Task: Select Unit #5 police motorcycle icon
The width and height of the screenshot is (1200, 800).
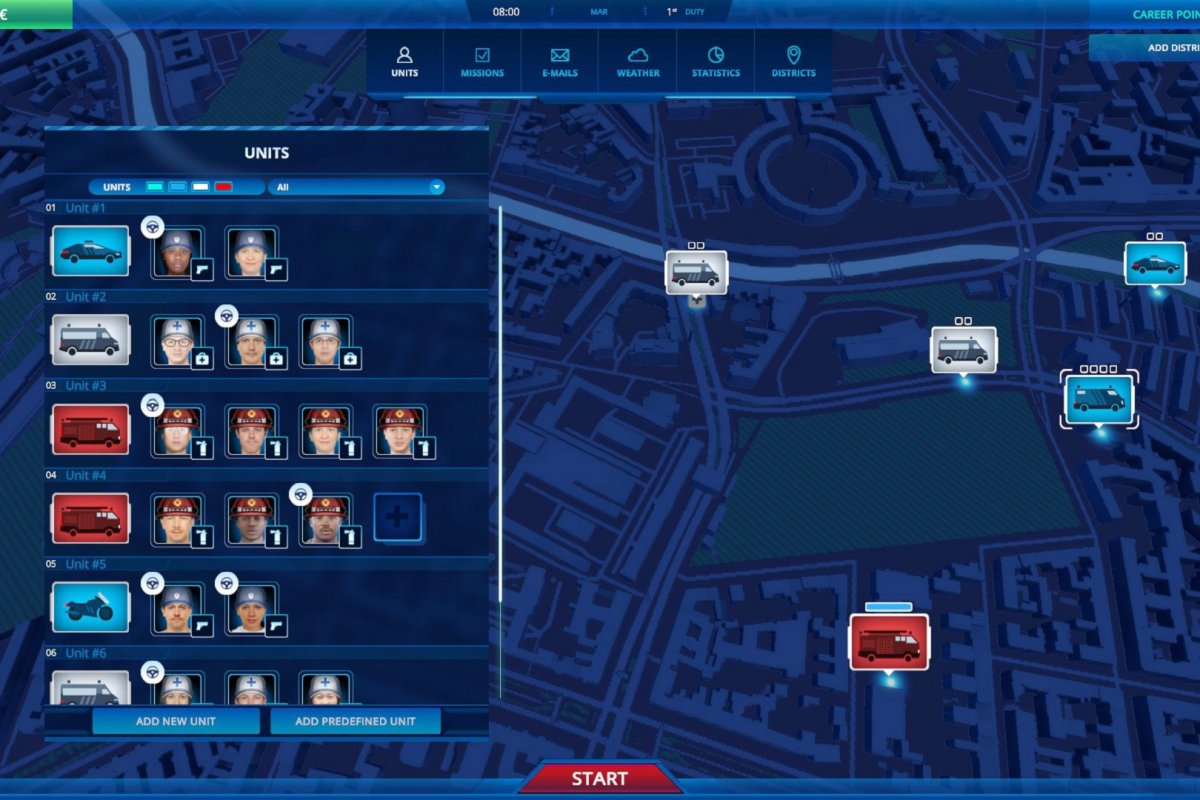Action: (x=91, y=607)
